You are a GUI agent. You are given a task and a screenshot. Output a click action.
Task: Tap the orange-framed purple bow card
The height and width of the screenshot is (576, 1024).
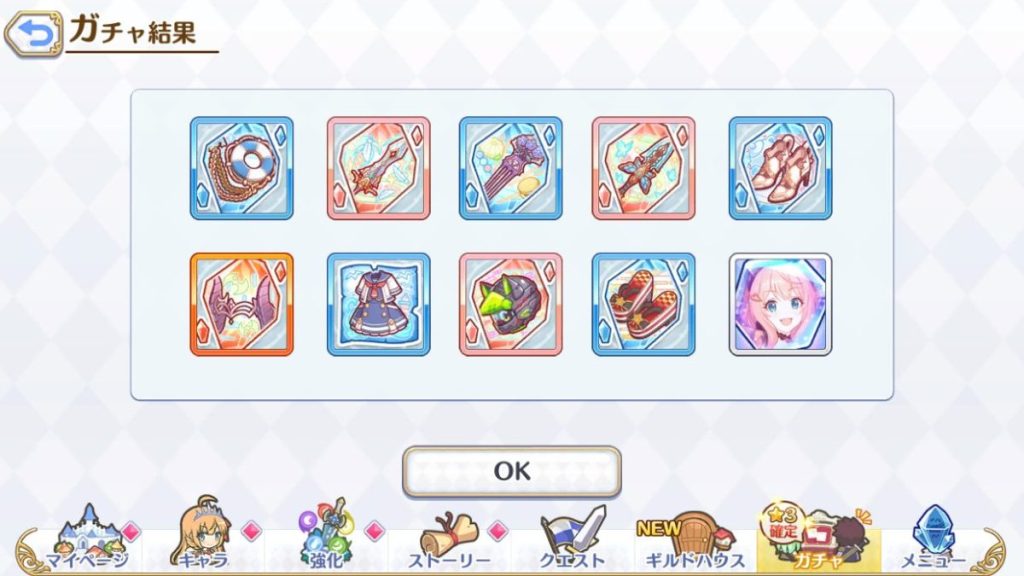click(x=241, y=304)
